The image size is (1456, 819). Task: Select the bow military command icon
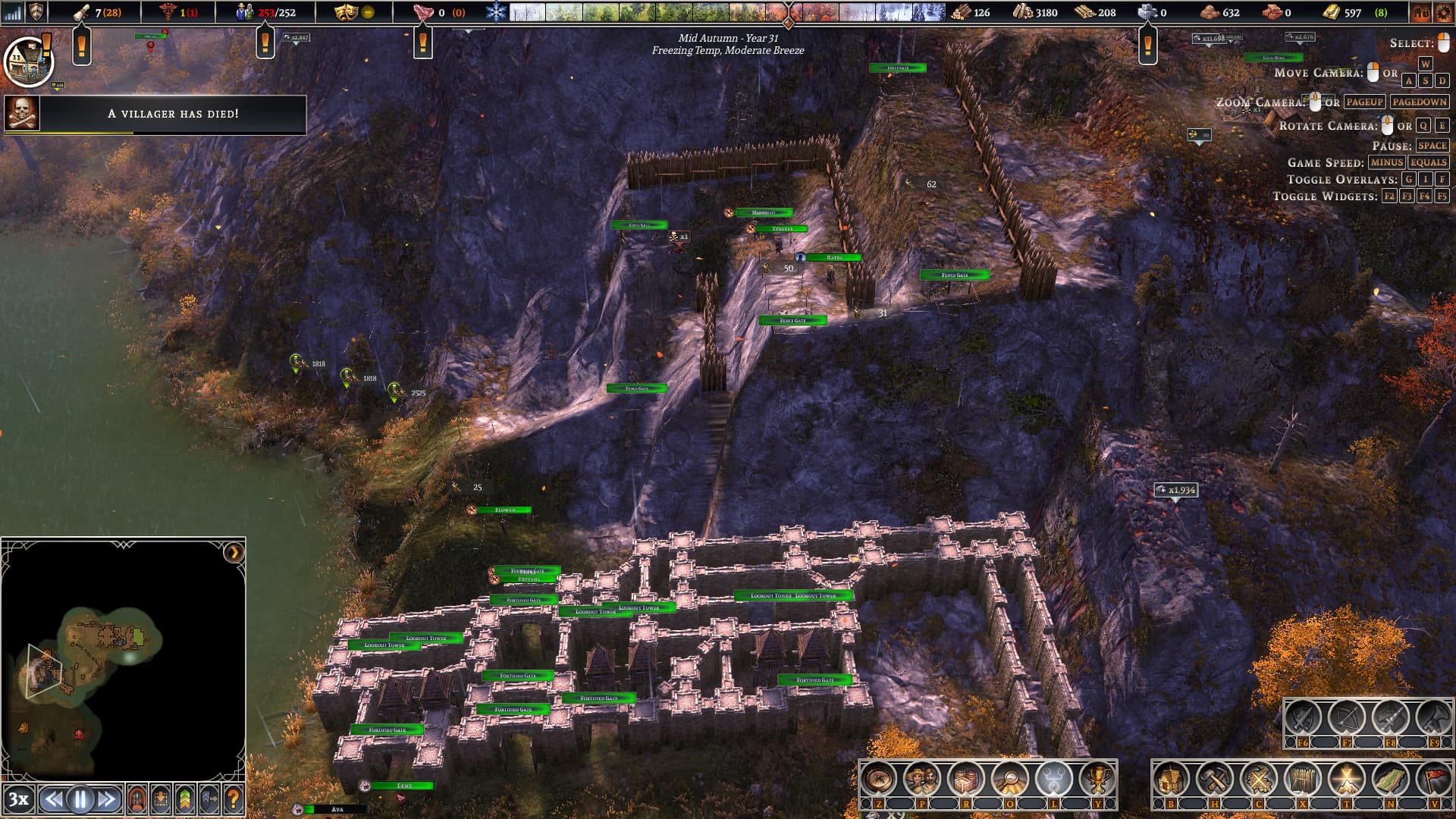pyautogui.click(x=1347, y=717)
